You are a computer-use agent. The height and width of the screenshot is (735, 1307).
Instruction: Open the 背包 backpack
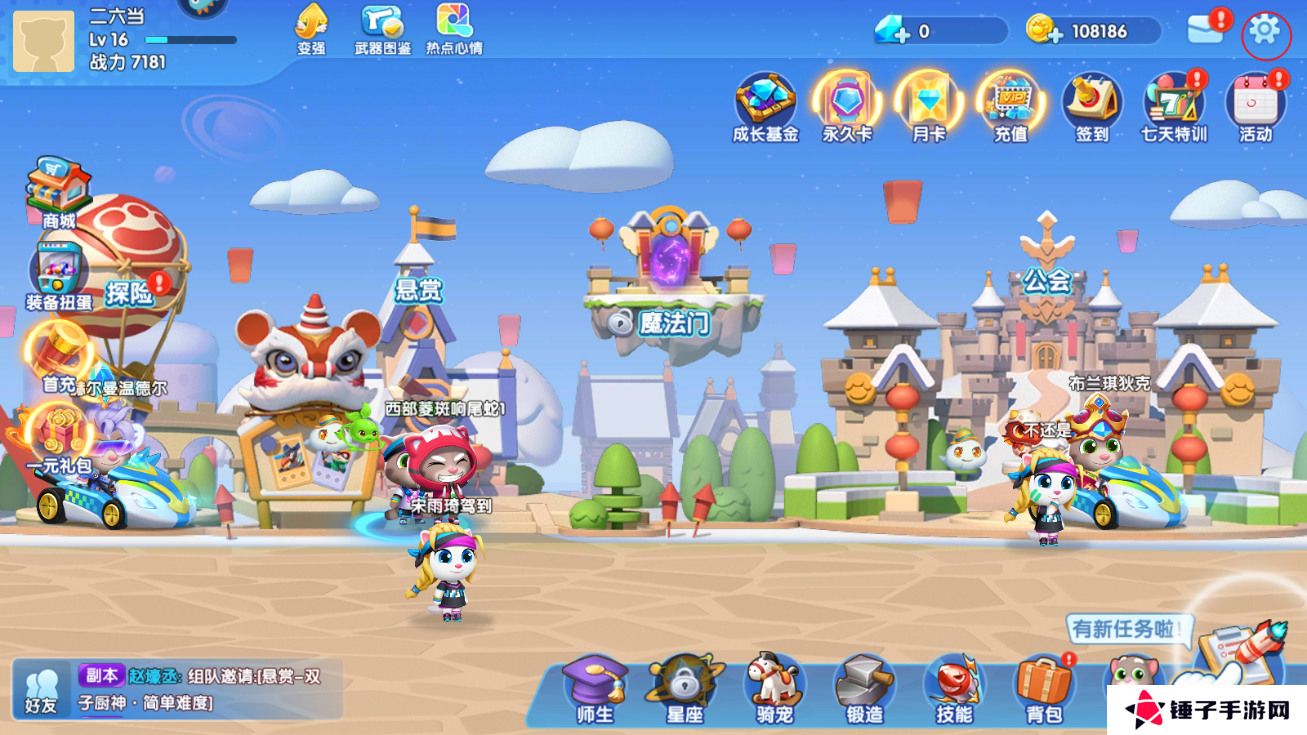[x=1043, y=687]
